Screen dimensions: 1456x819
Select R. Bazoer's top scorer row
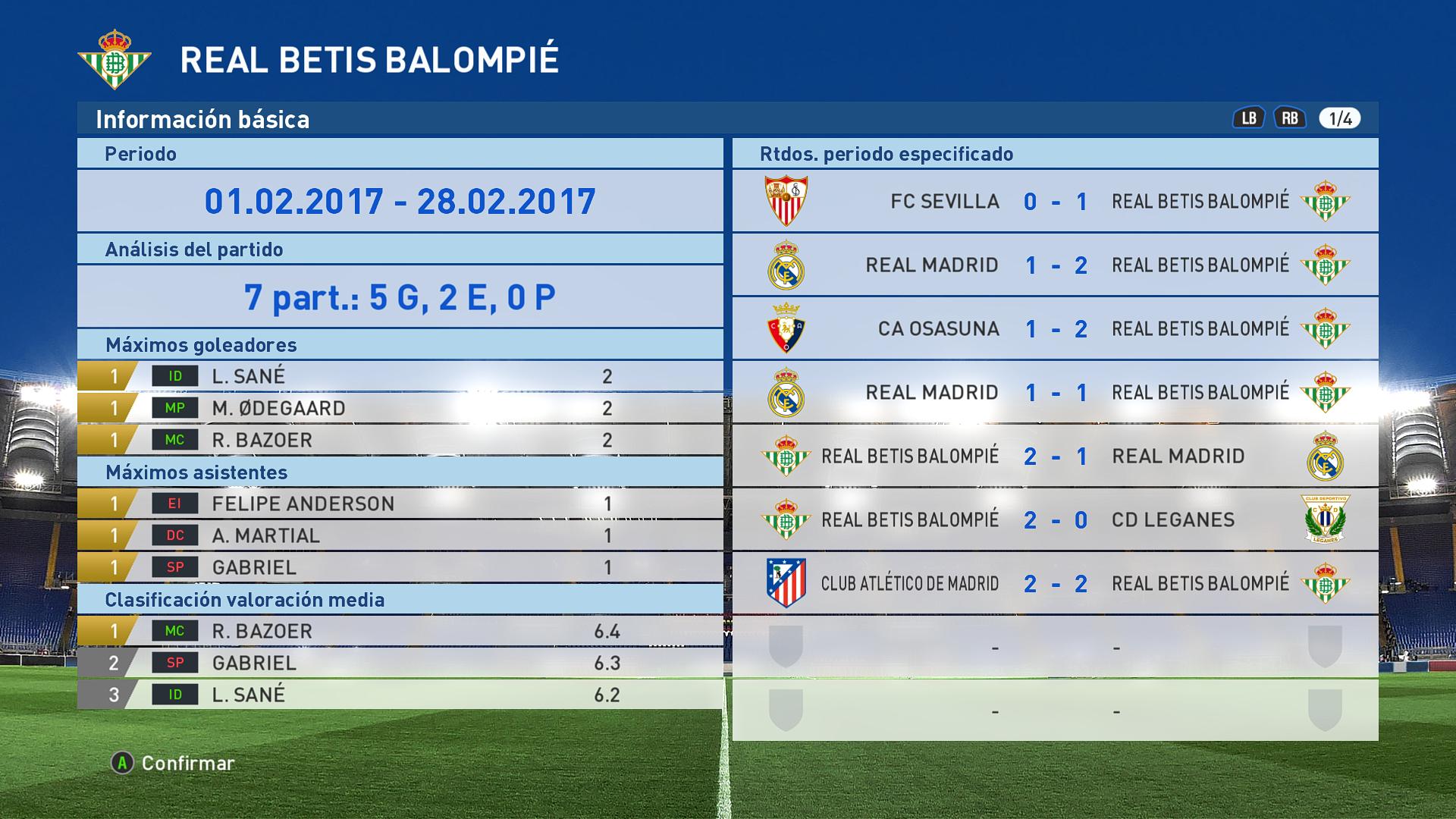[x=400, y=440]
